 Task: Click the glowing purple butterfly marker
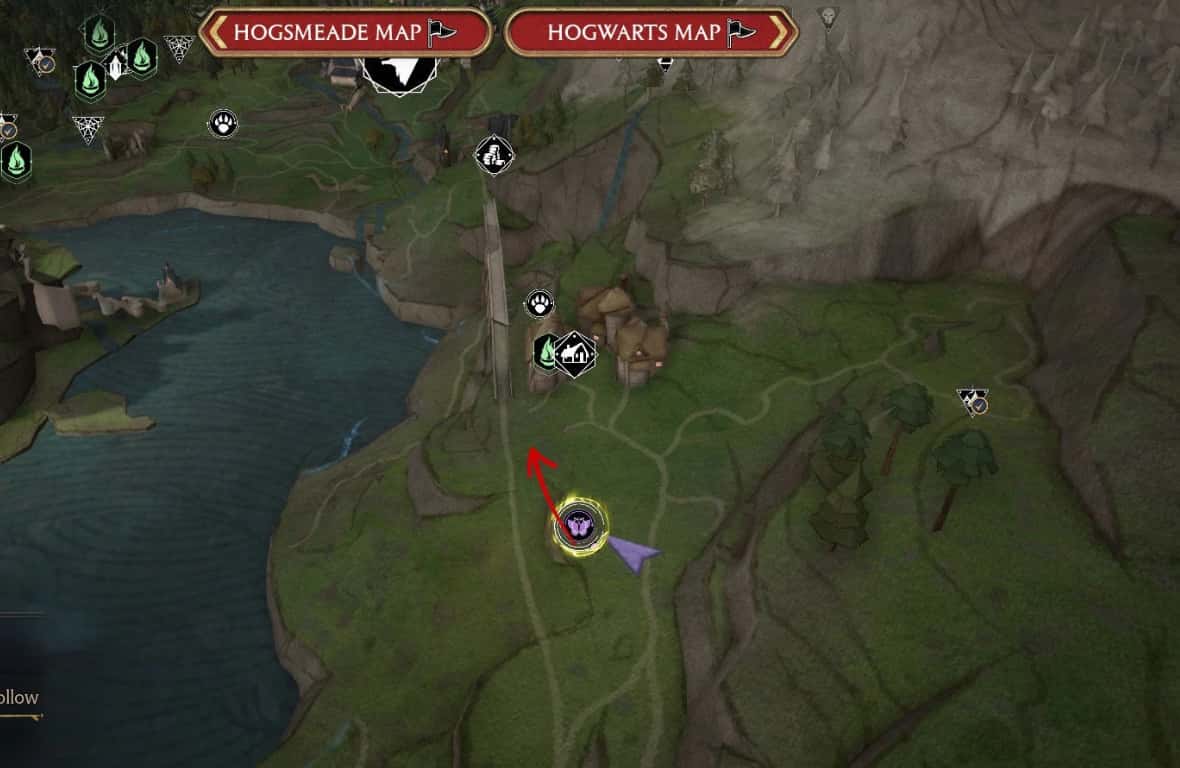[581, 524]
